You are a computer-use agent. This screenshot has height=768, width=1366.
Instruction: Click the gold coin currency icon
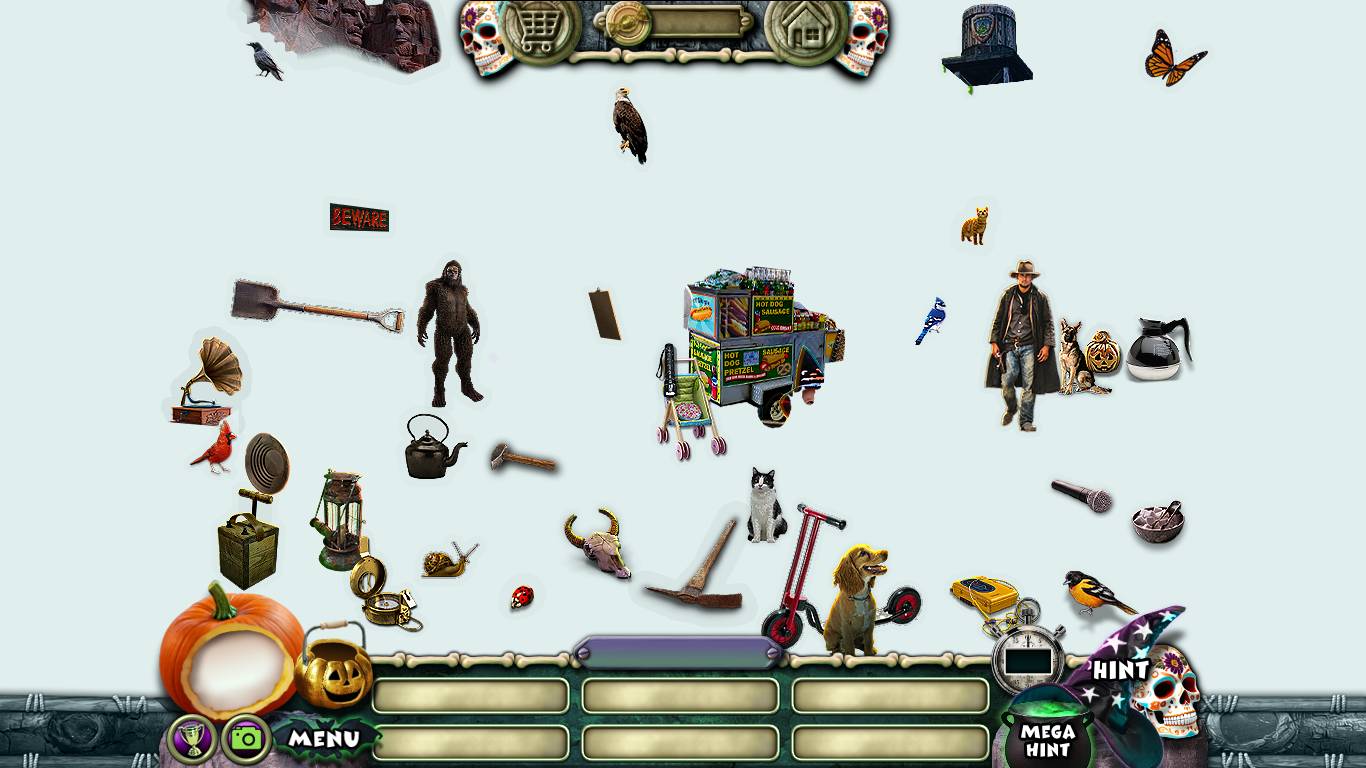tap(629, 22)
